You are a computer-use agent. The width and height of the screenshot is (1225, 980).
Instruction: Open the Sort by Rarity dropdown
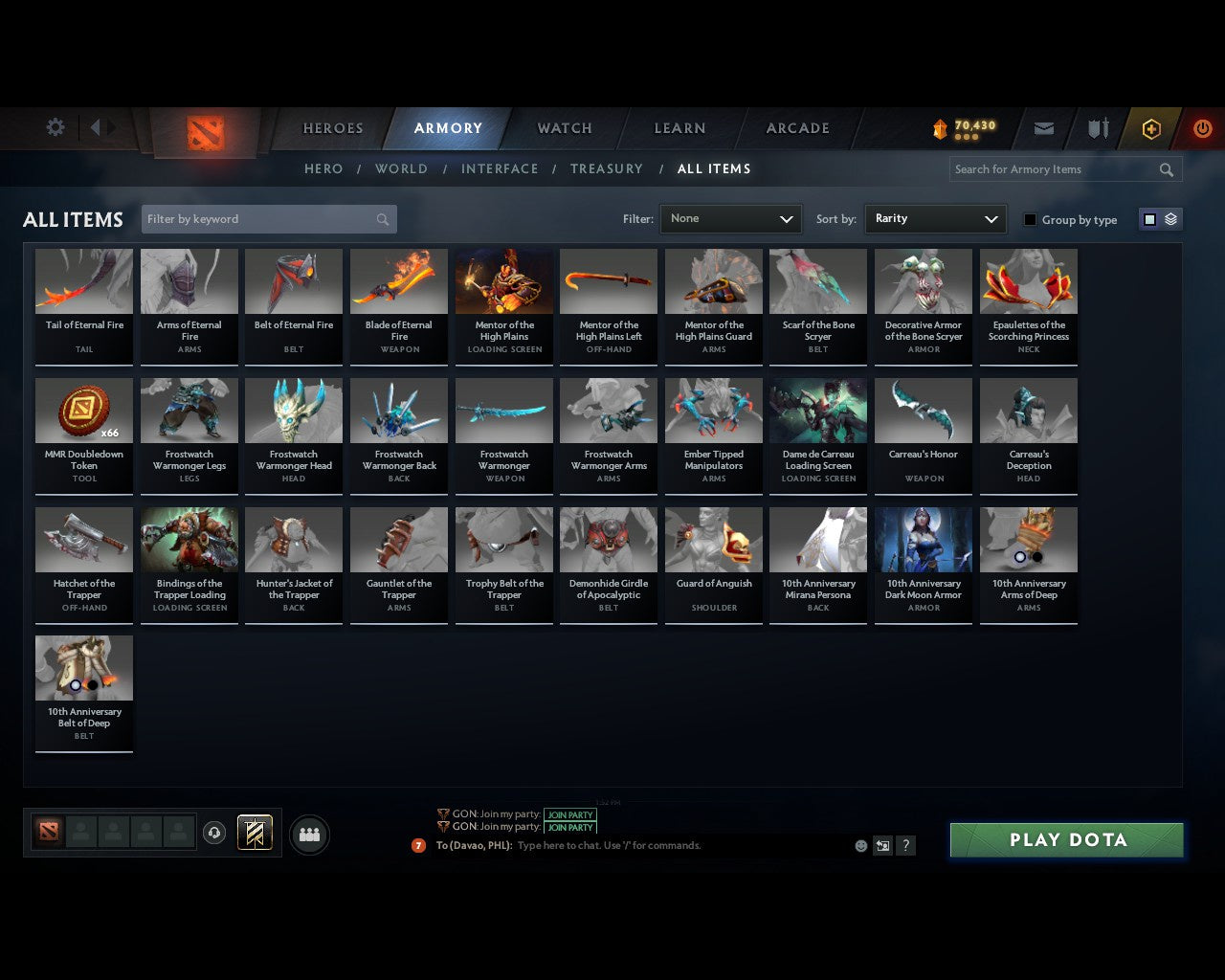point(935,219)
